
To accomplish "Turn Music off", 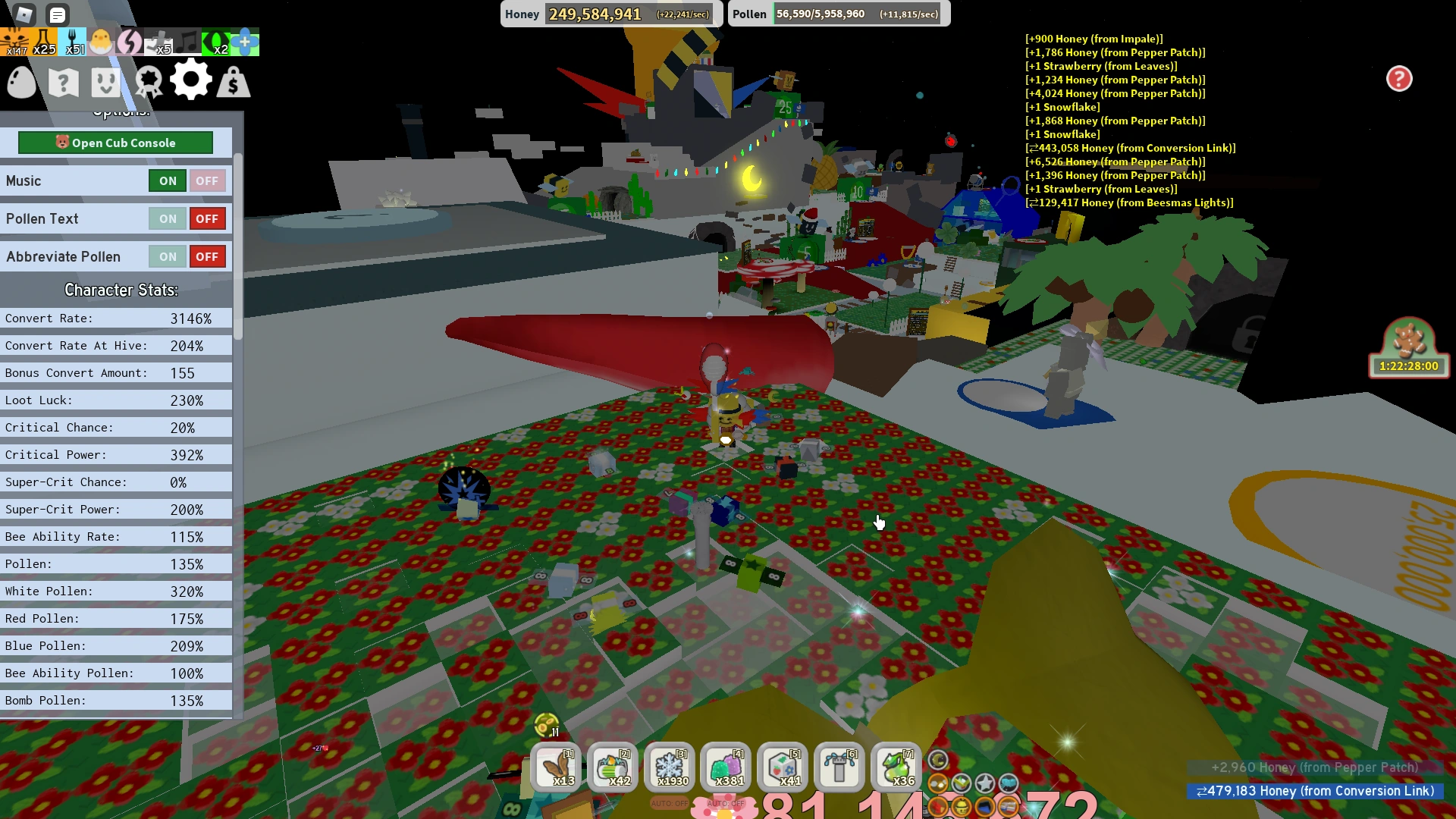I will [x=207, y=180].
